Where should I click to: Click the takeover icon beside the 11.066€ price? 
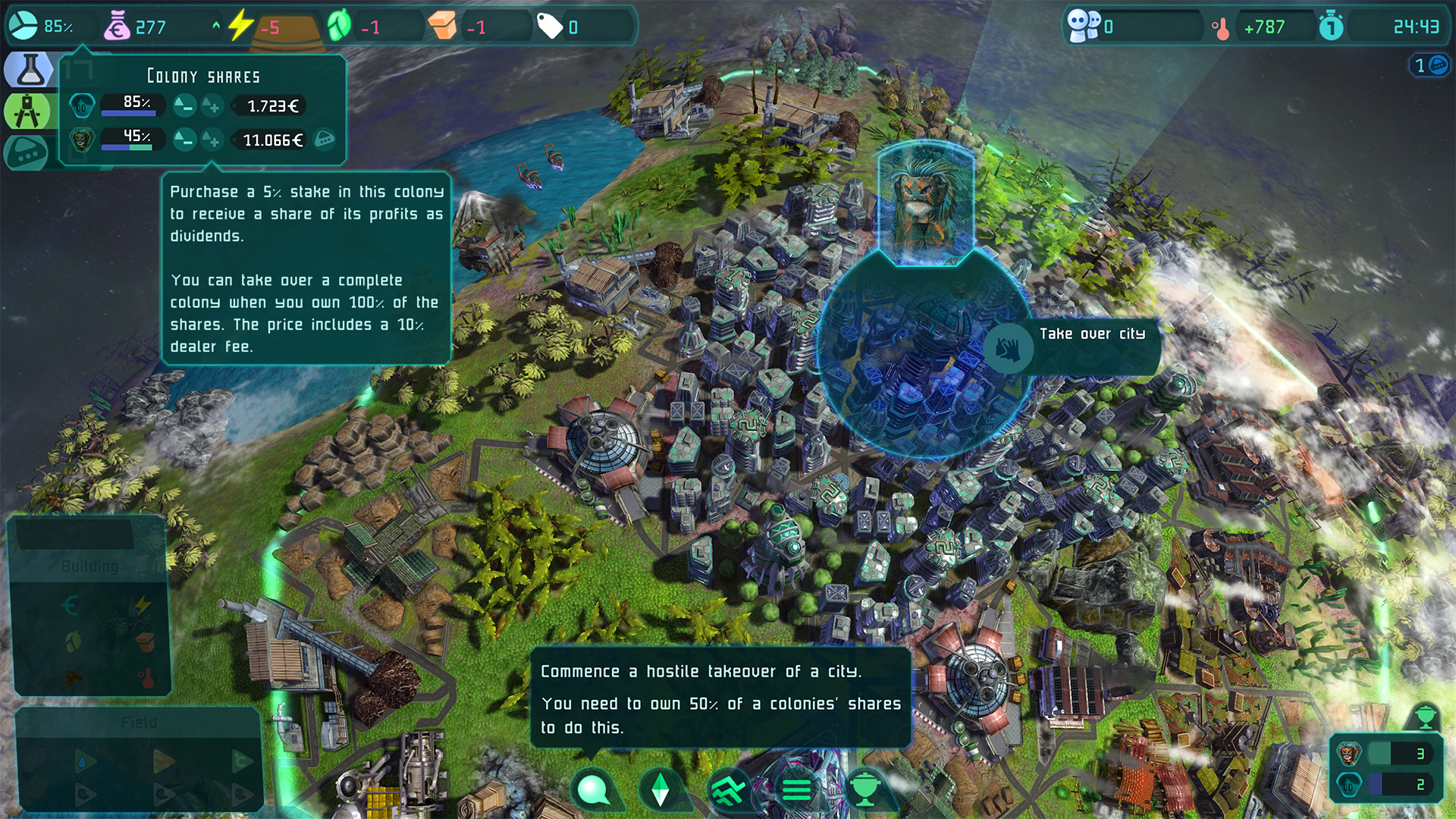tap(325, 140)
